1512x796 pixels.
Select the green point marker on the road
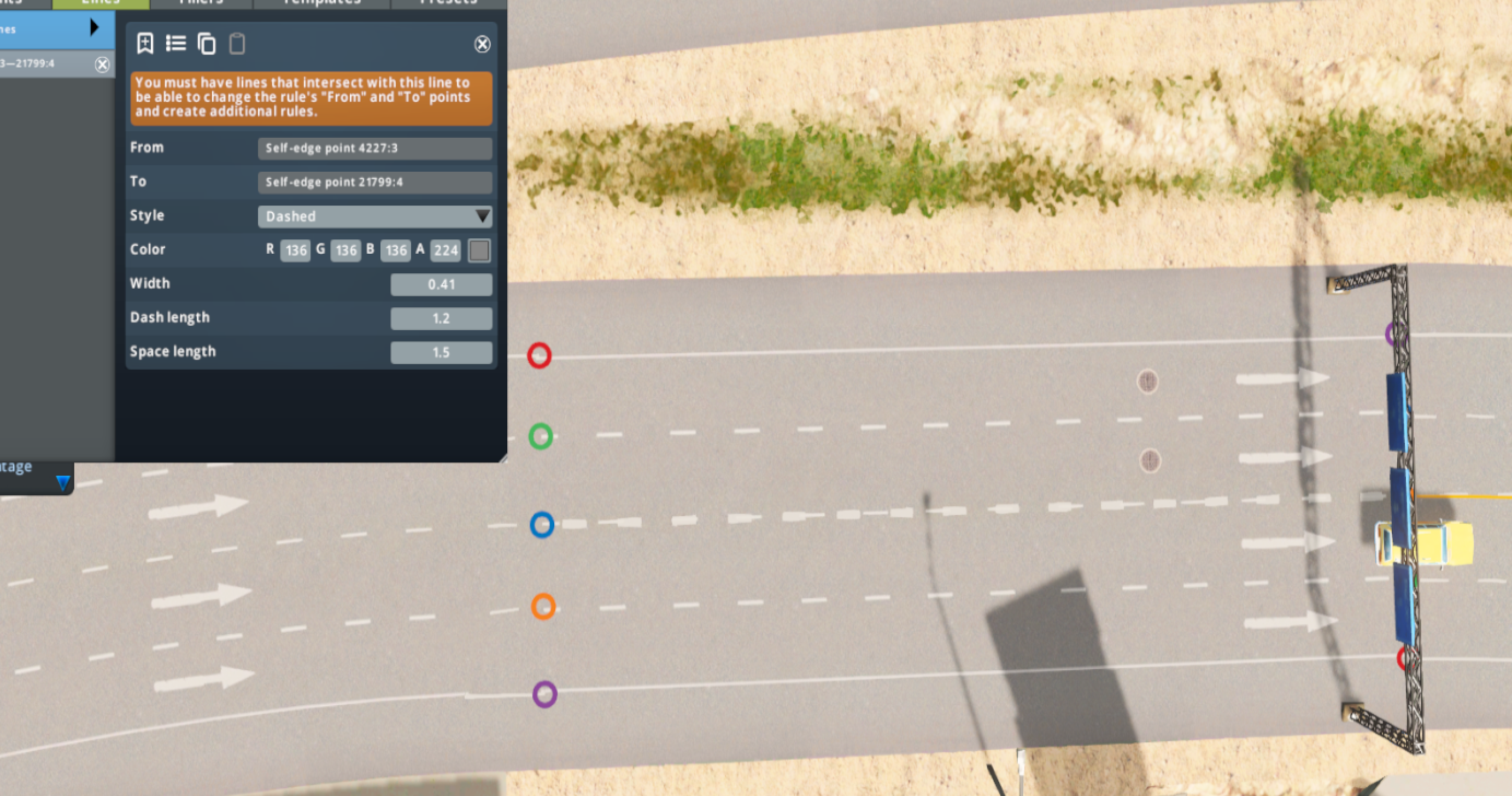[540, 436]
